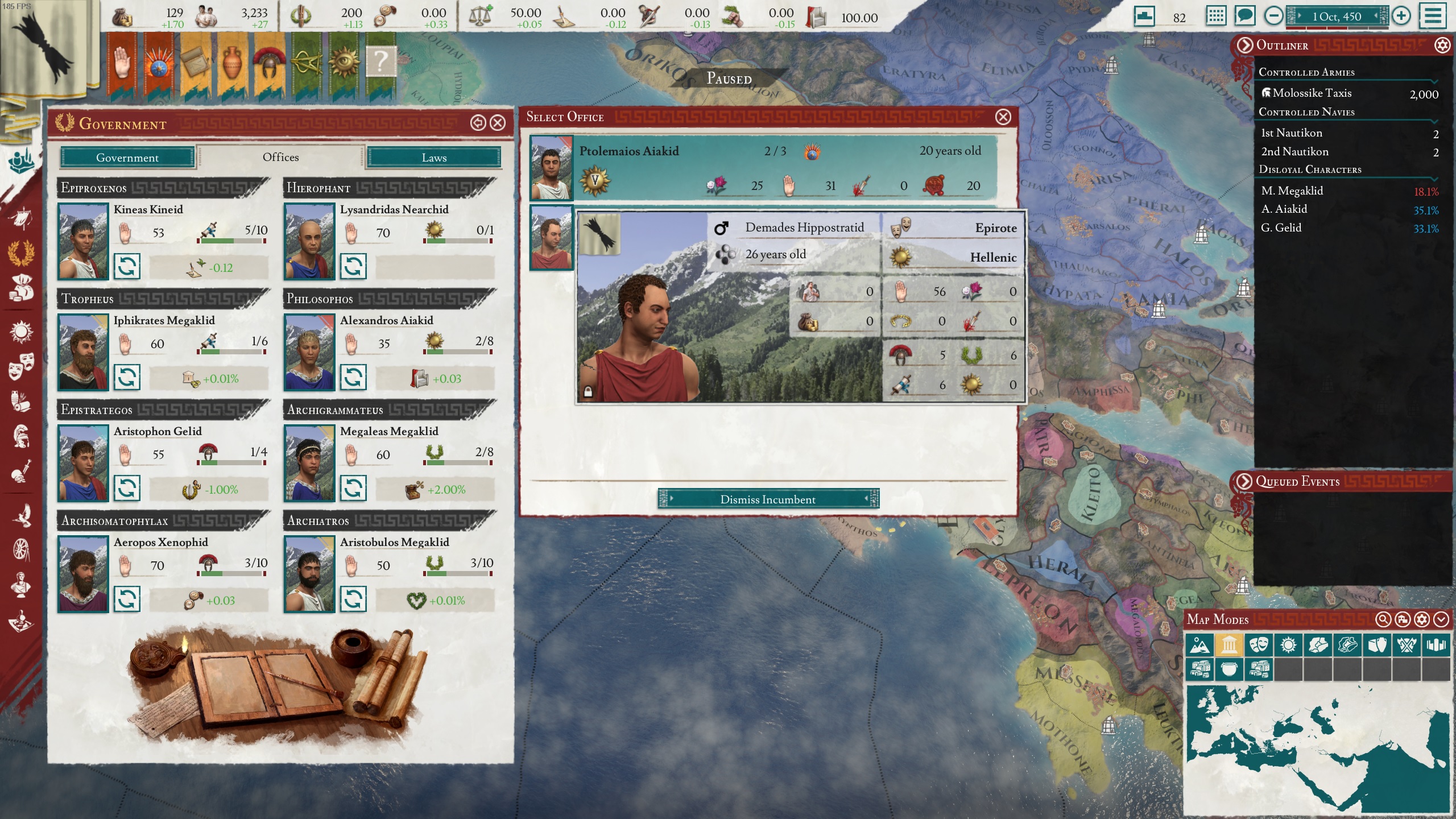Dismiss the incumbent office holder
Screen dimensions: 1456x819
click(x=768, y=499)
